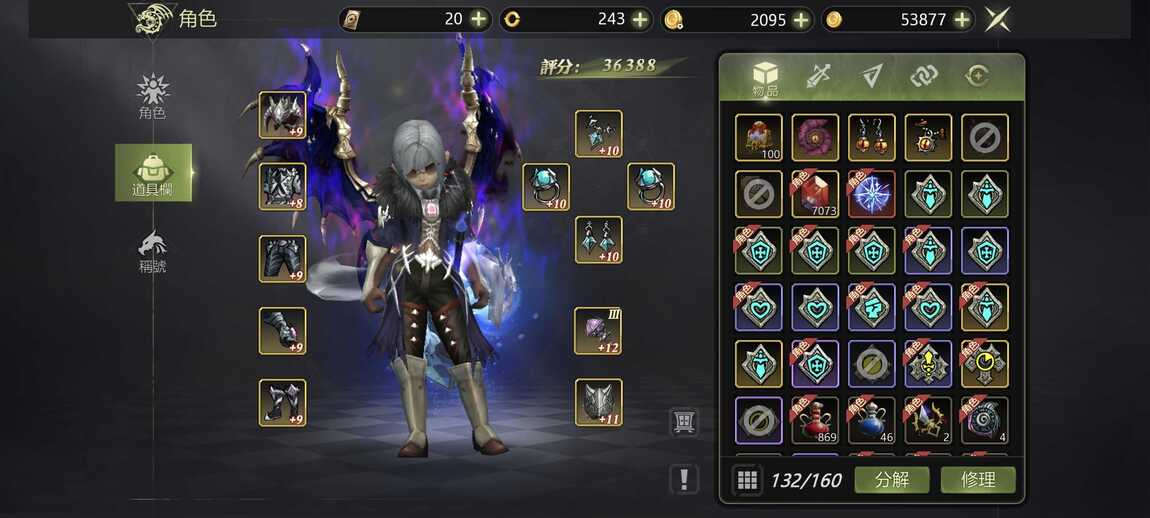Toggle the inventory grid view button
This screenshot has width=1150, height=518.
[x=747, y=480]
